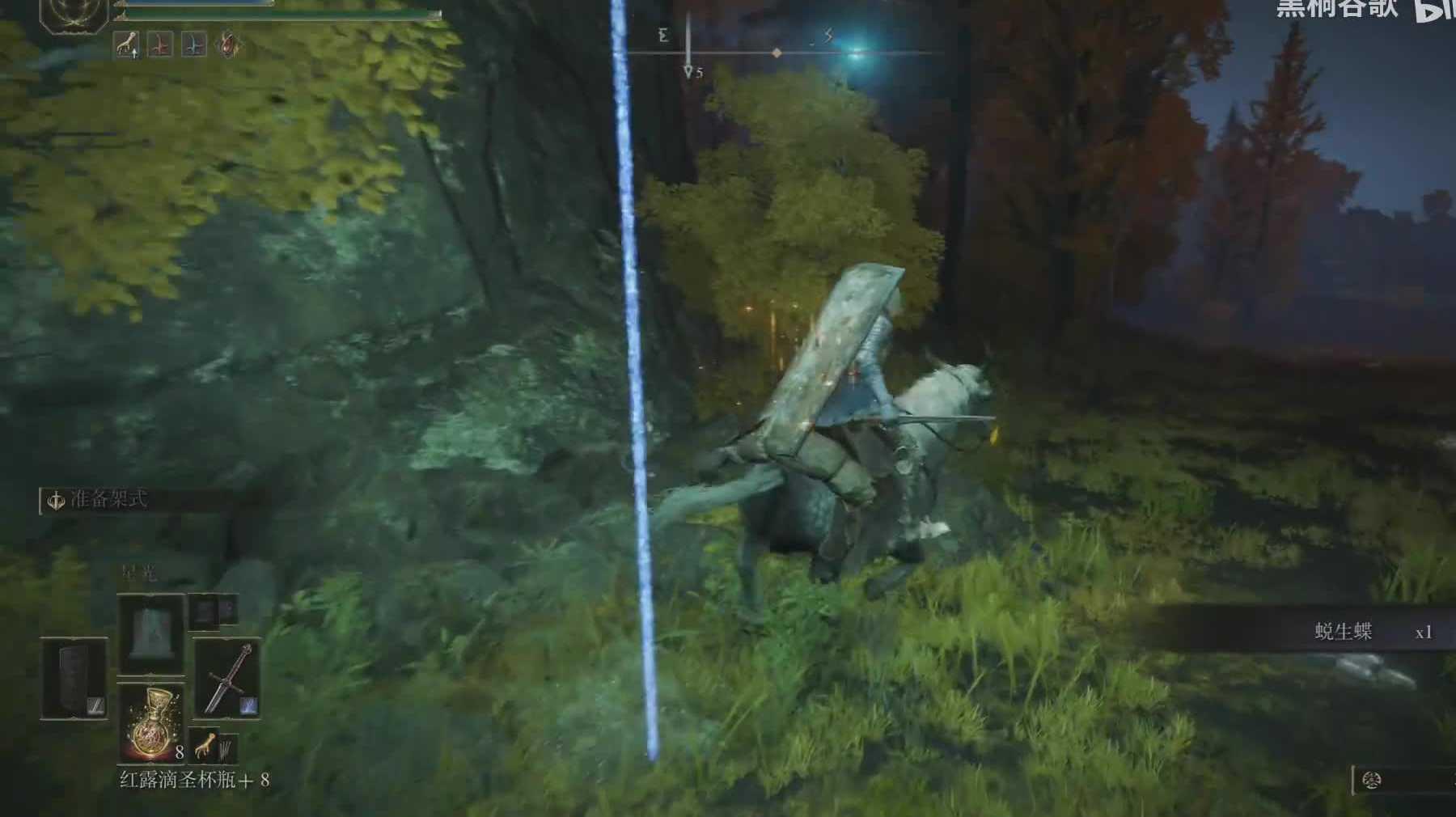Click the red rune status icon

pyautogui.click(x=160, y=45)
